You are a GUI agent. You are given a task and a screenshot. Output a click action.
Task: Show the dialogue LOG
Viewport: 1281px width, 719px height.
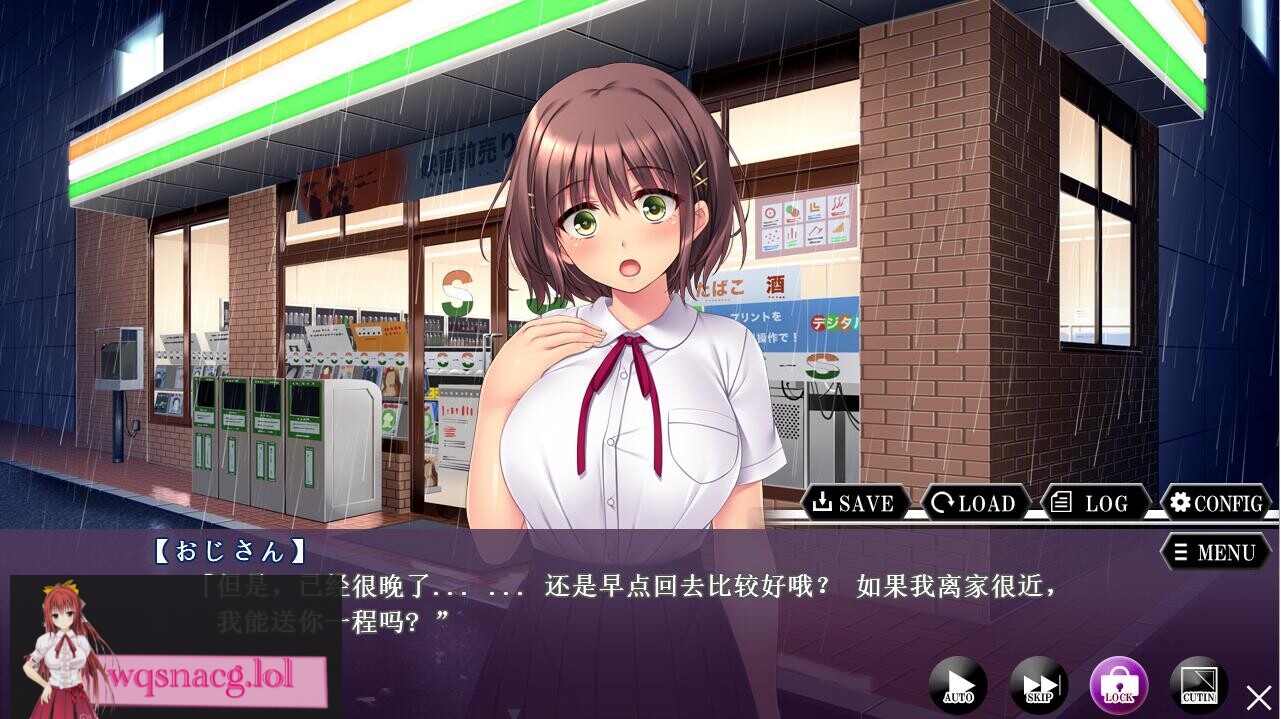[x=1094, y=503]
